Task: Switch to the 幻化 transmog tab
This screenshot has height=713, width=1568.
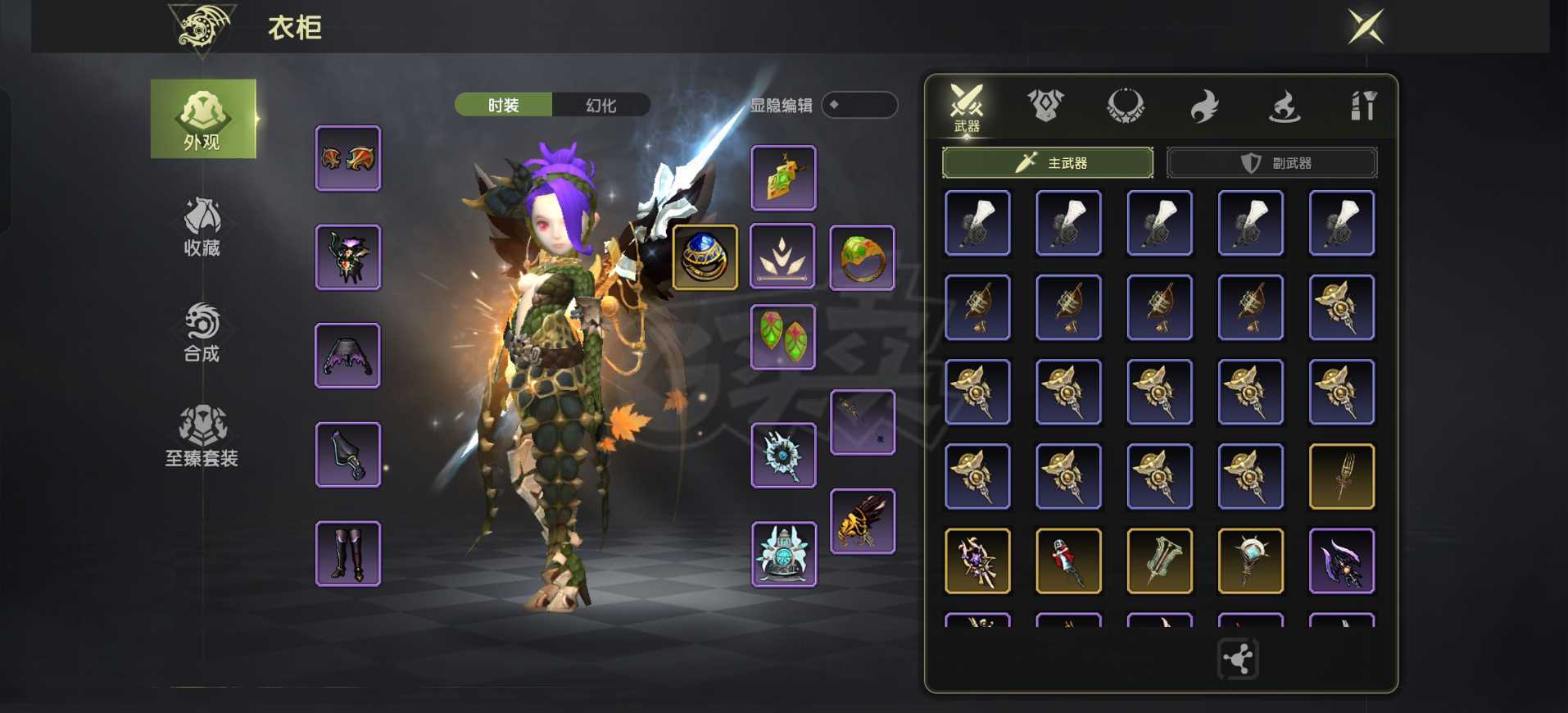Action: pos(601,105)
